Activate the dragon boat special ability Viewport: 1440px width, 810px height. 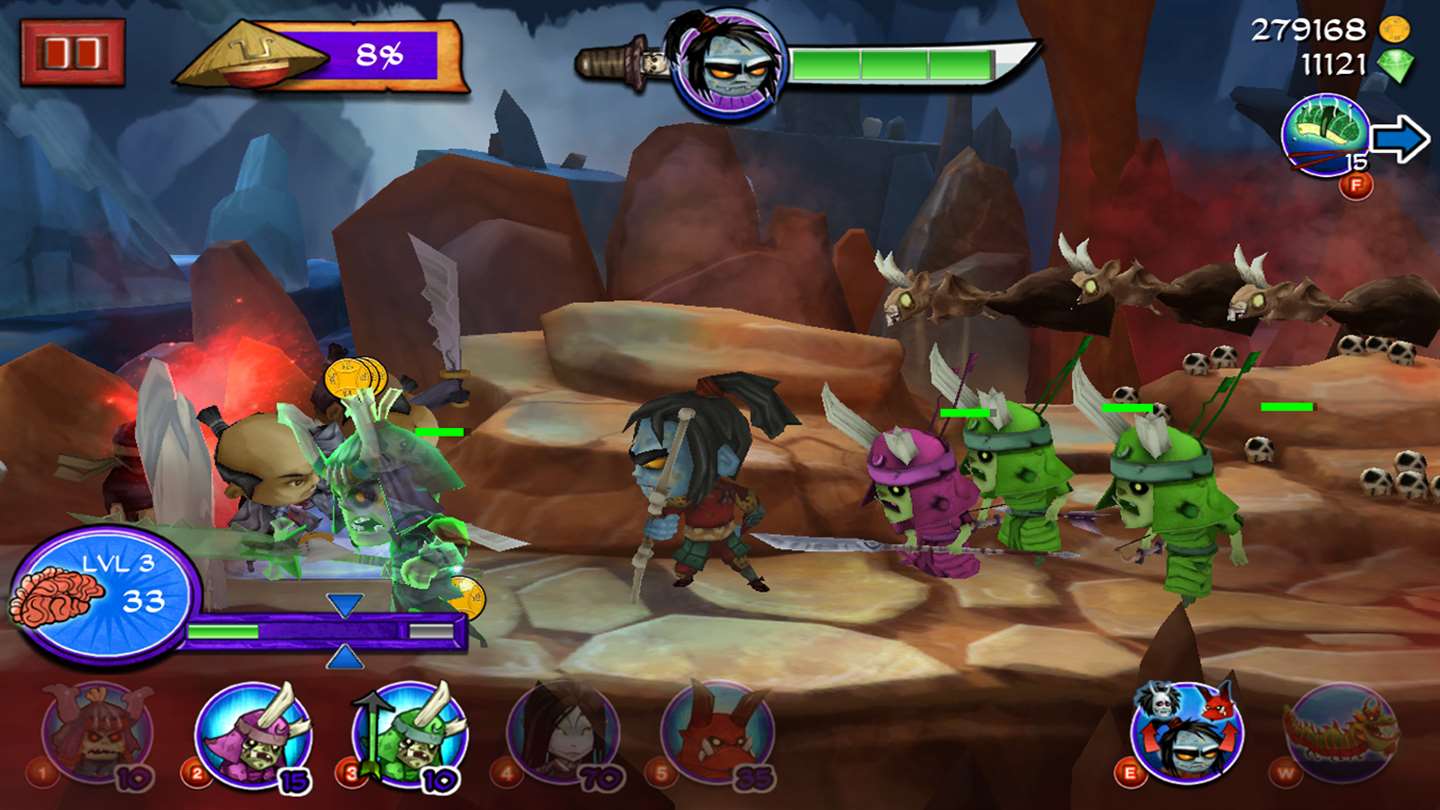(1340, 733)
